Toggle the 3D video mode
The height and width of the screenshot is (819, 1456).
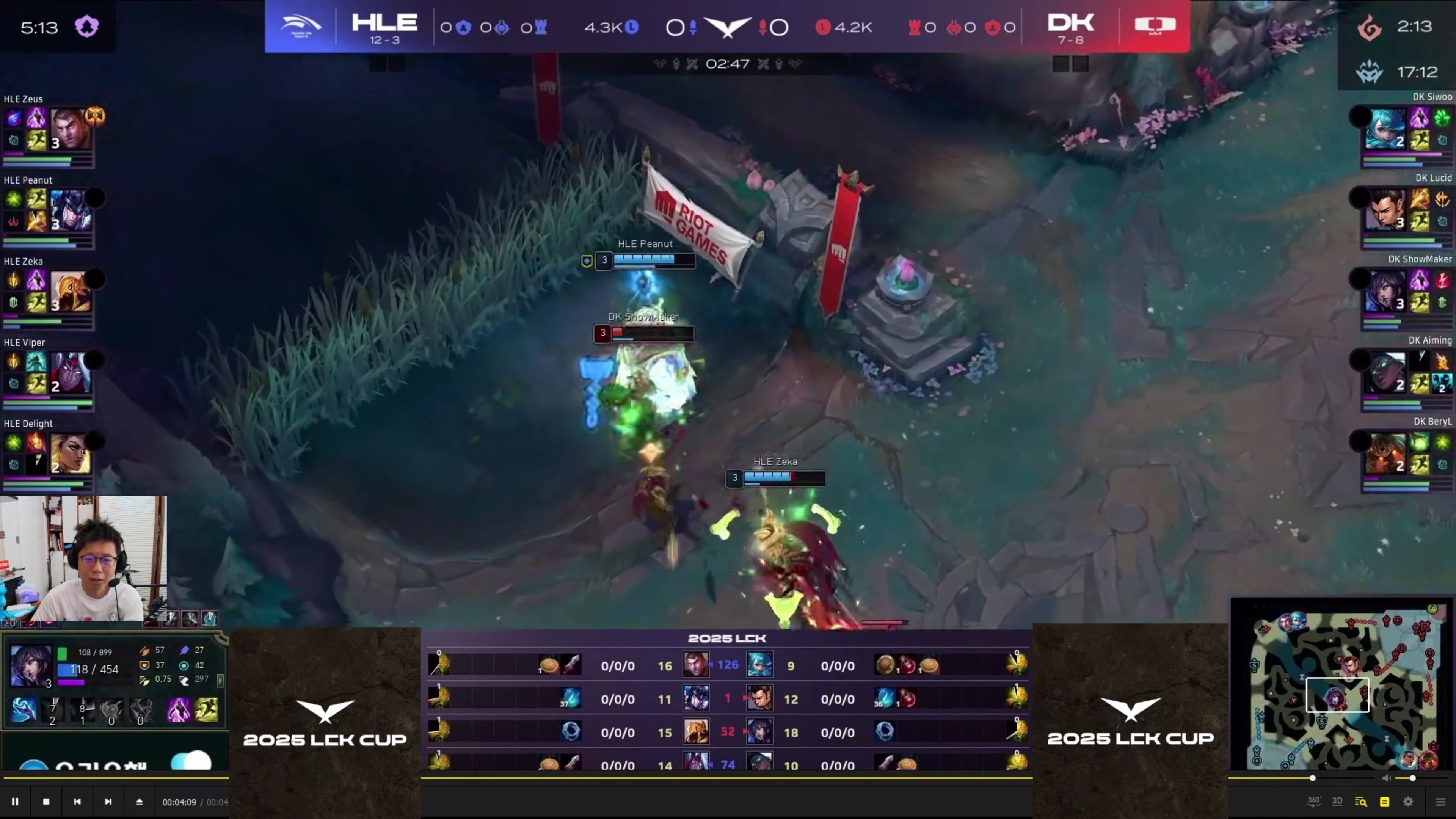point(1337,802)
